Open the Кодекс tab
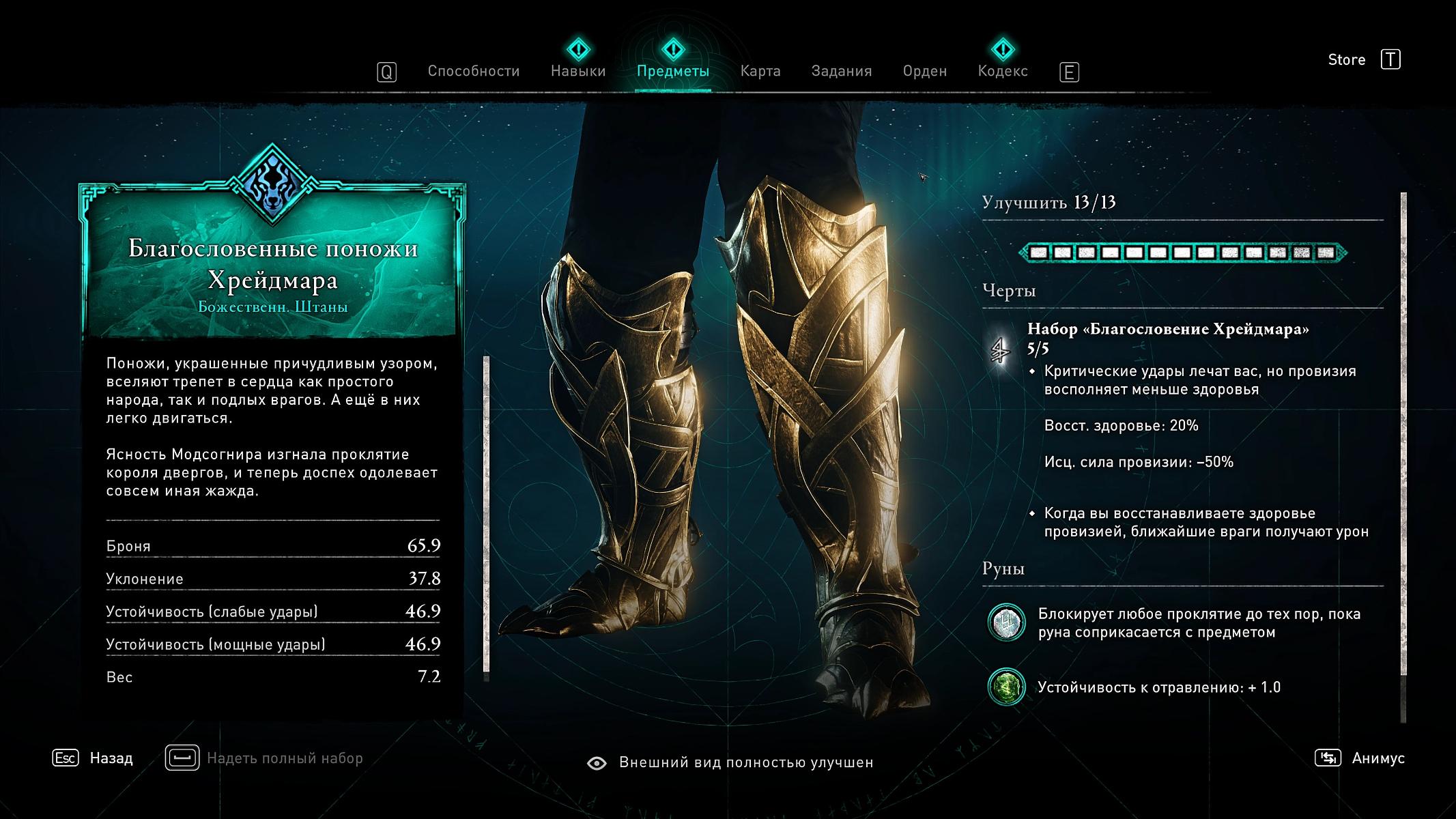The width and height of the screenshot is (1456, 819). tap(1002, 72)
